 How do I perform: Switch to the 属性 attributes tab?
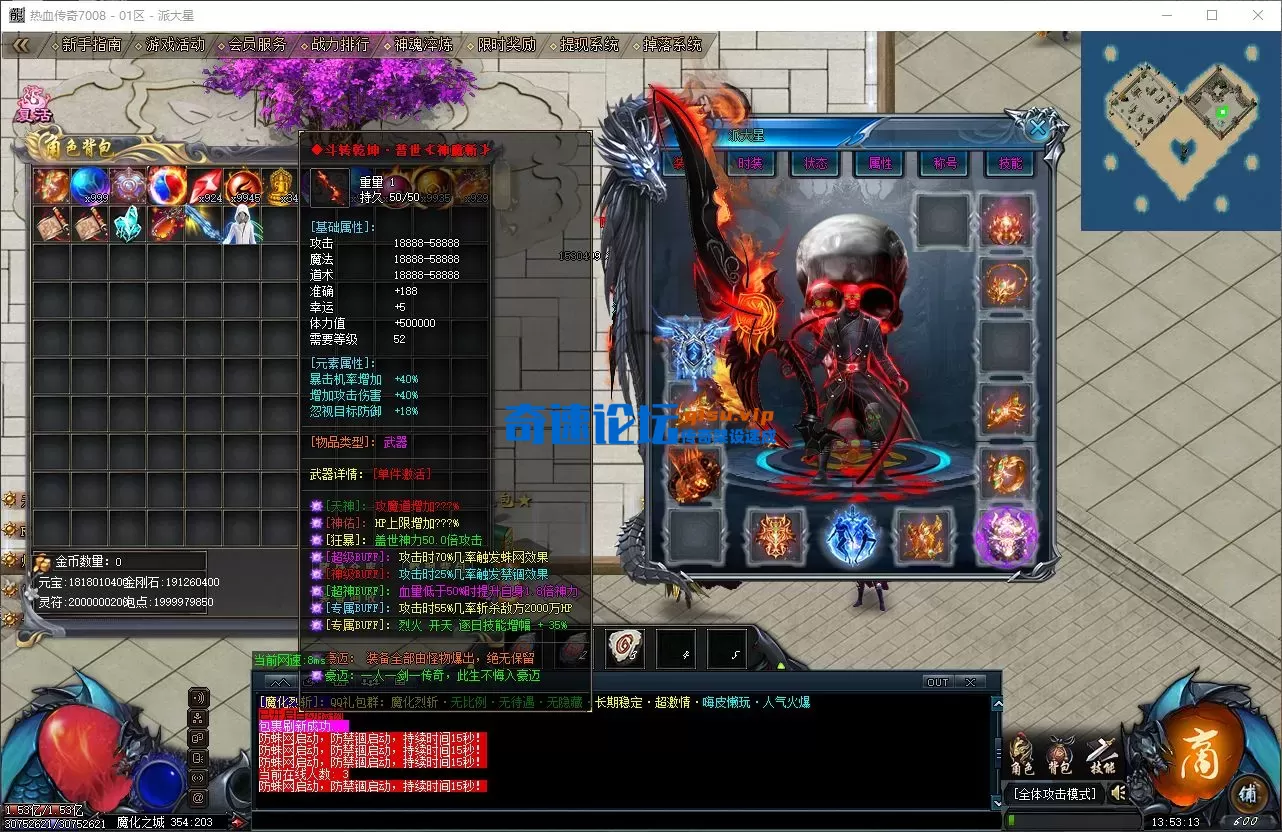click(880, 163)
